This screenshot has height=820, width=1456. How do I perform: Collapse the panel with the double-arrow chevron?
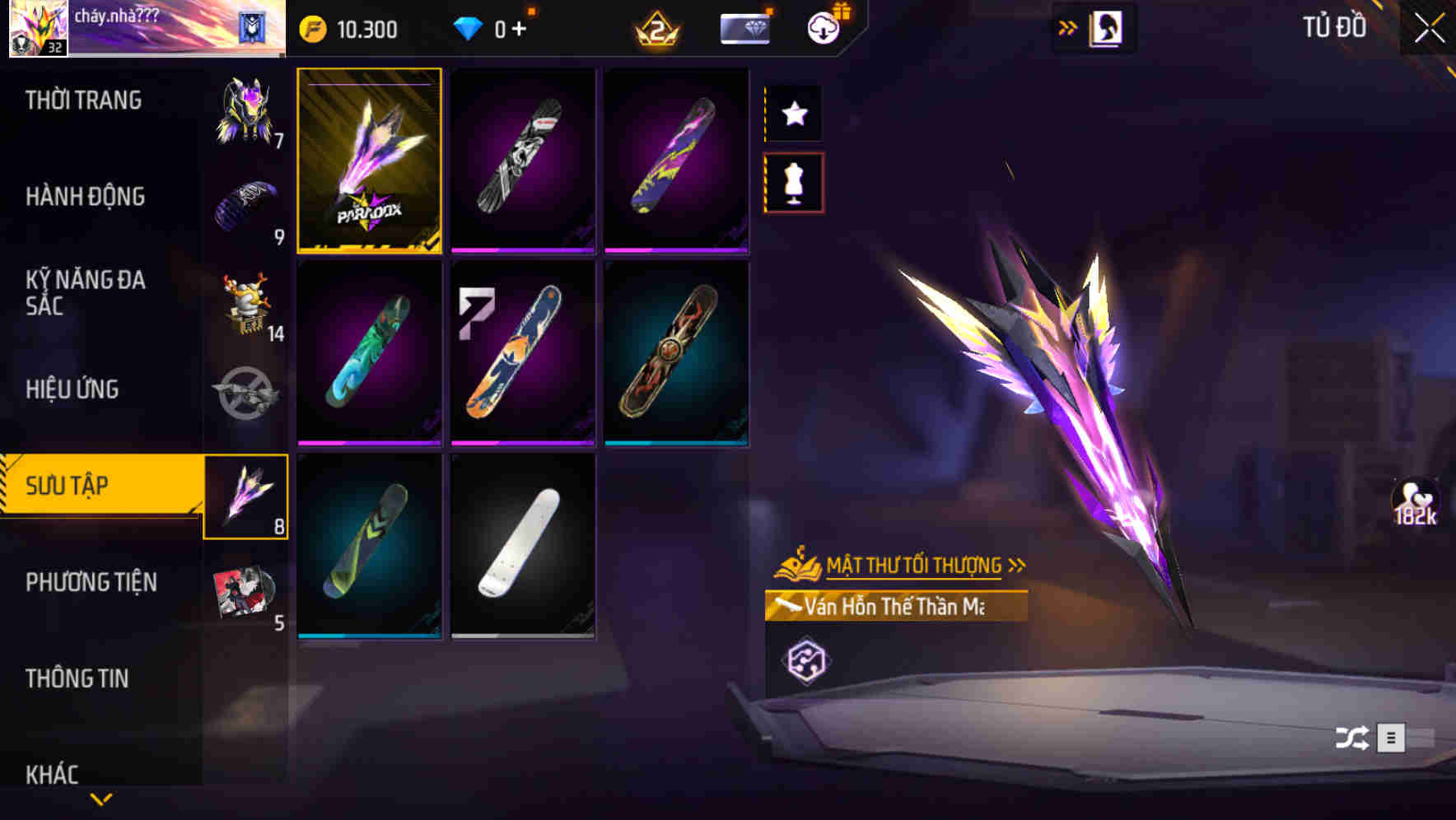pyautogui.click(x=1070, y=27)
